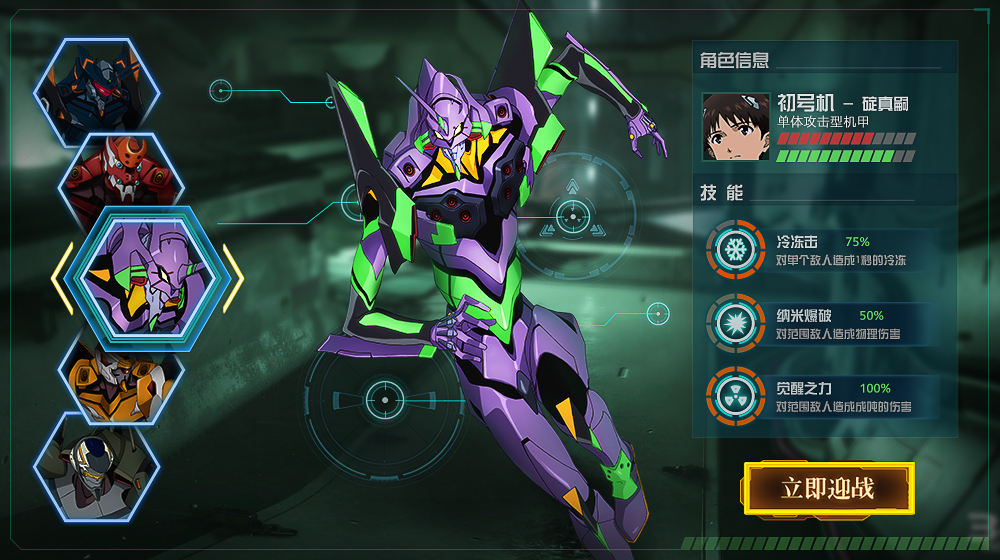Select the 冷冻击 snowflake skill icon

tap(737, 249)
